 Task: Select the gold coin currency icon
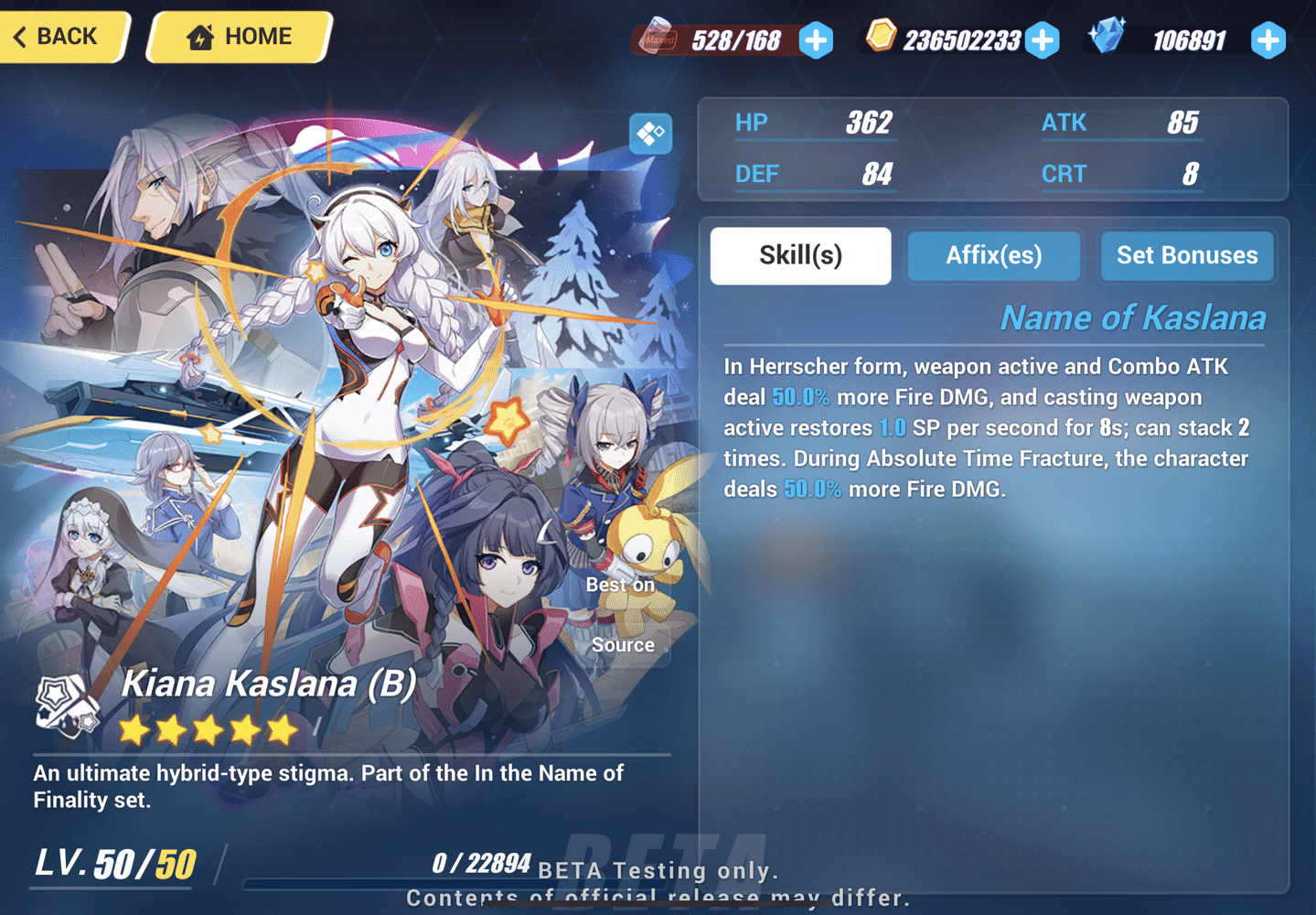(880, 37)
